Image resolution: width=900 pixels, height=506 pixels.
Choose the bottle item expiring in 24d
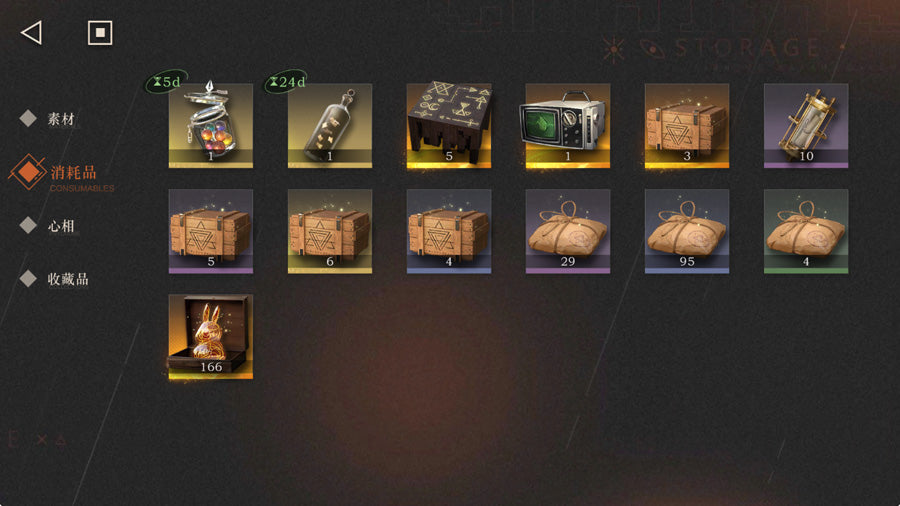[x=330, y=125]
